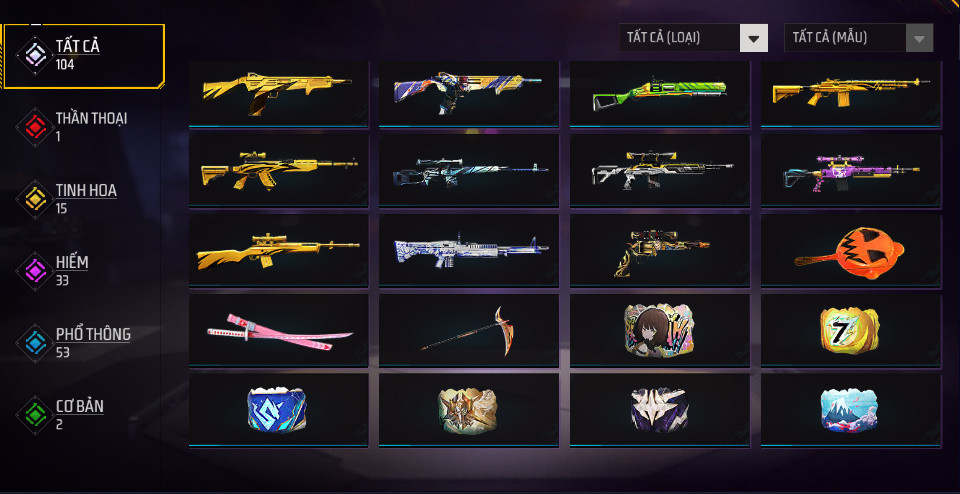Select the white and blue machine gun skin
Image resolution: width=960 pixels, height=494 pixels.
coord(469,250)
